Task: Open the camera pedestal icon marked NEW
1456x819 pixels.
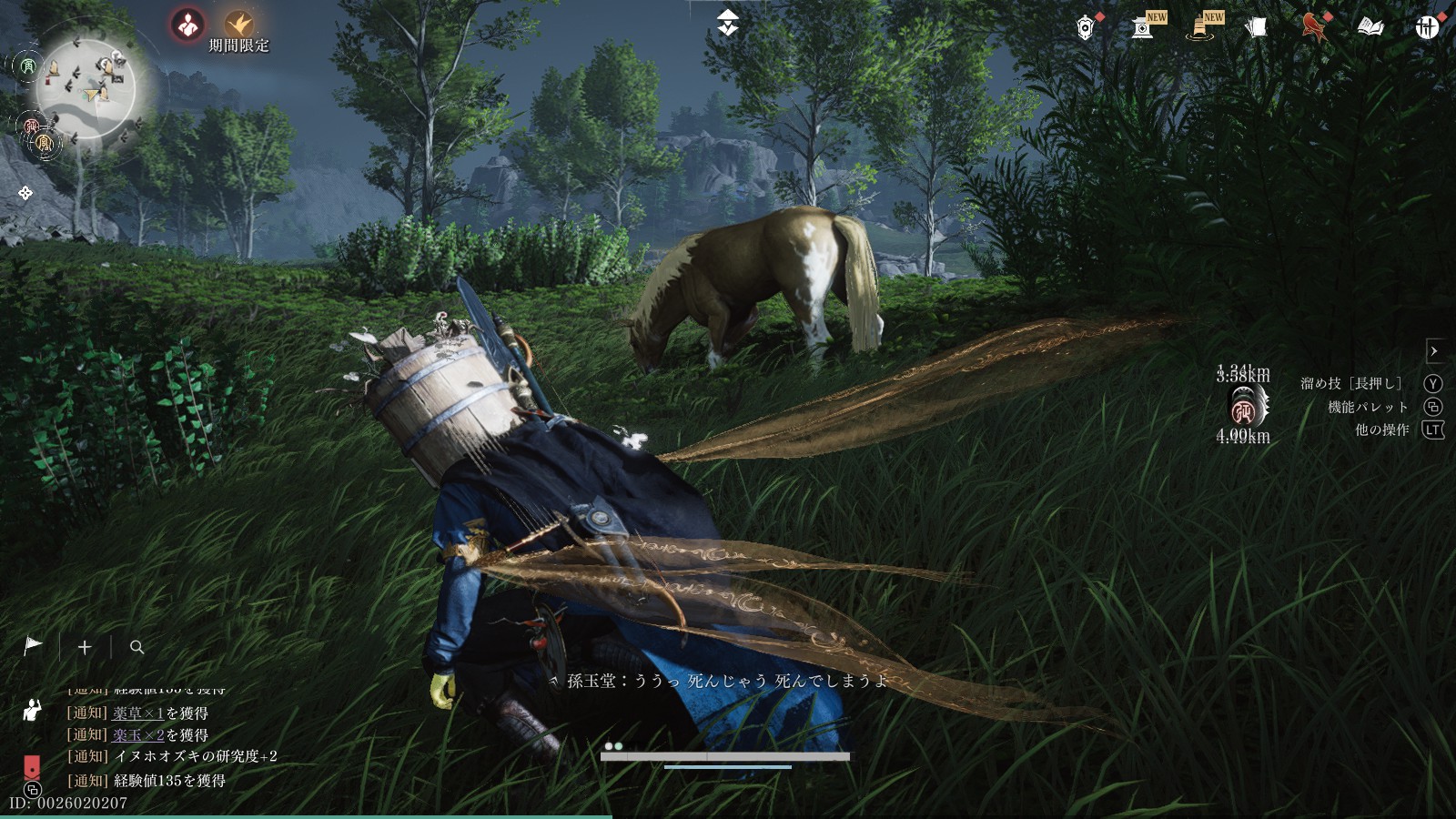Action: pyautogui.click(x=1143, y=28)
